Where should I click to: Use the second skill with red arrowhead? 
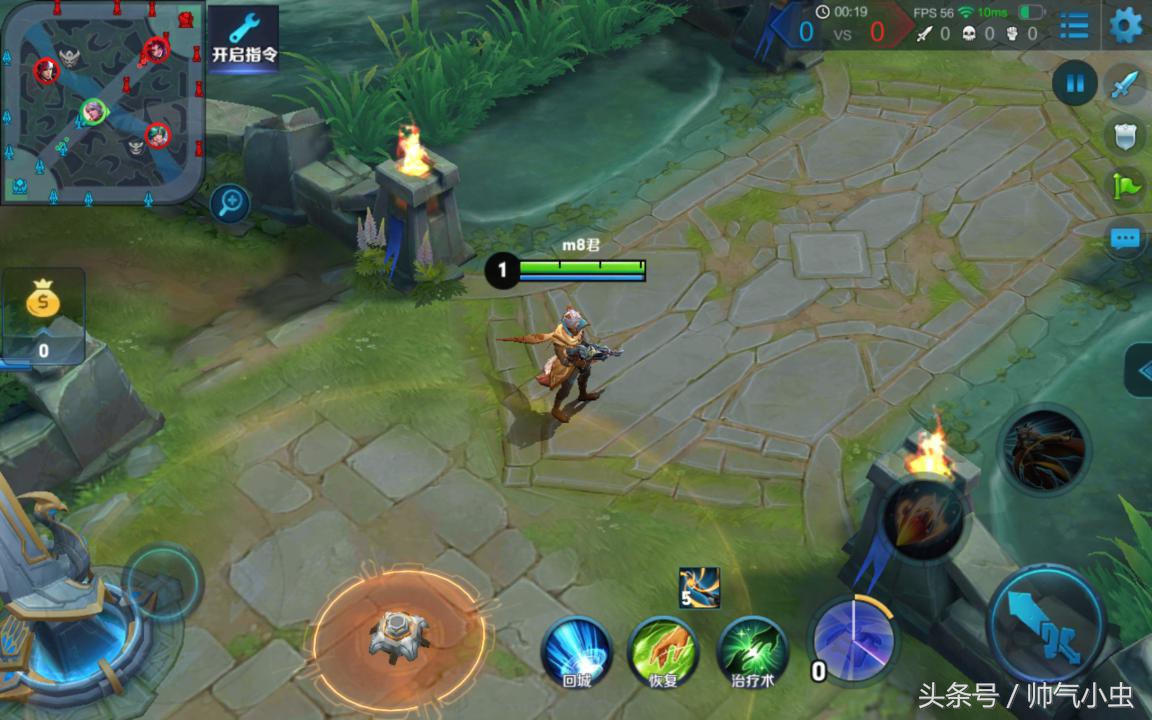tap(922, 517)
